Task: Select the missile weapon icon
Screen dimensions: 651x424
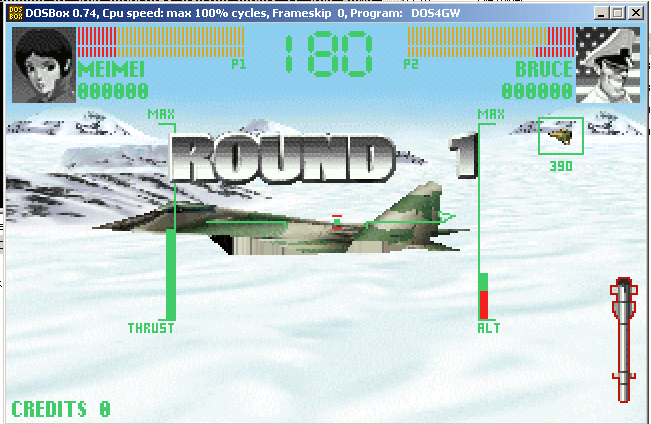Action: click(x=622, y=341)
